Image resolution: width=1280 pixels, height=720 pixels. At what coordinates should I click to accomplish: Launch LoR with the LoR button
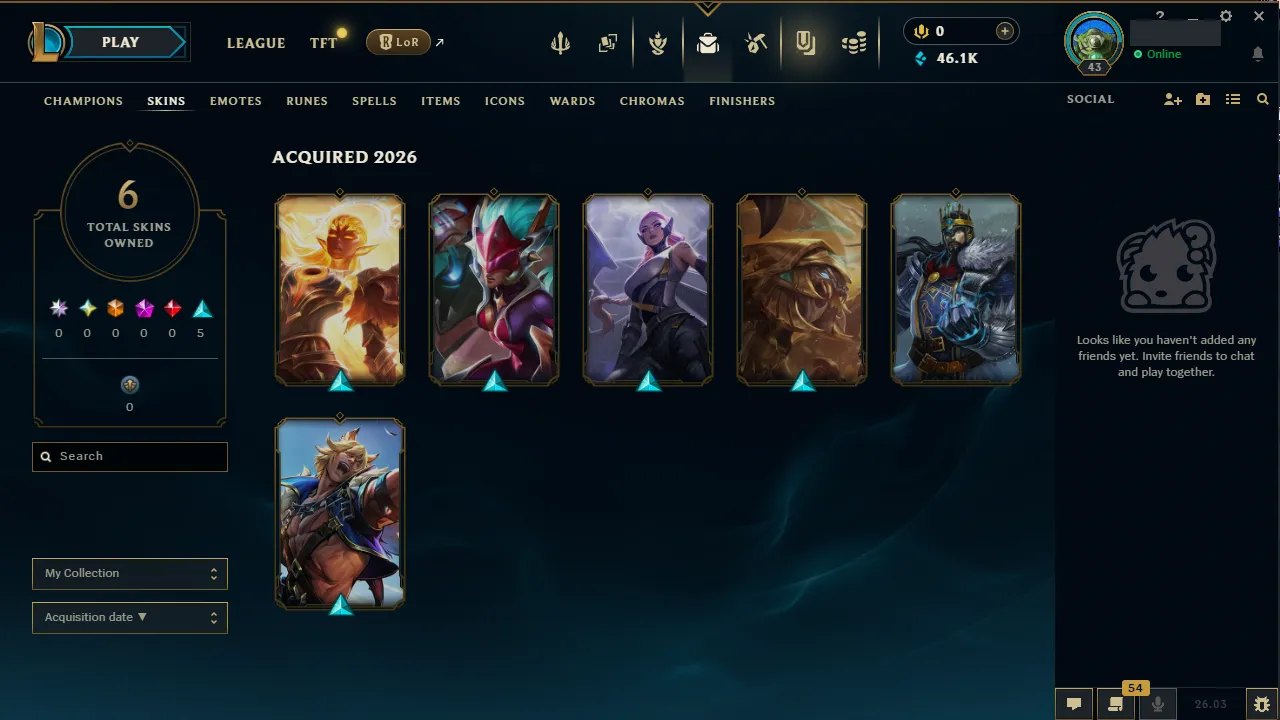[398, 42]
